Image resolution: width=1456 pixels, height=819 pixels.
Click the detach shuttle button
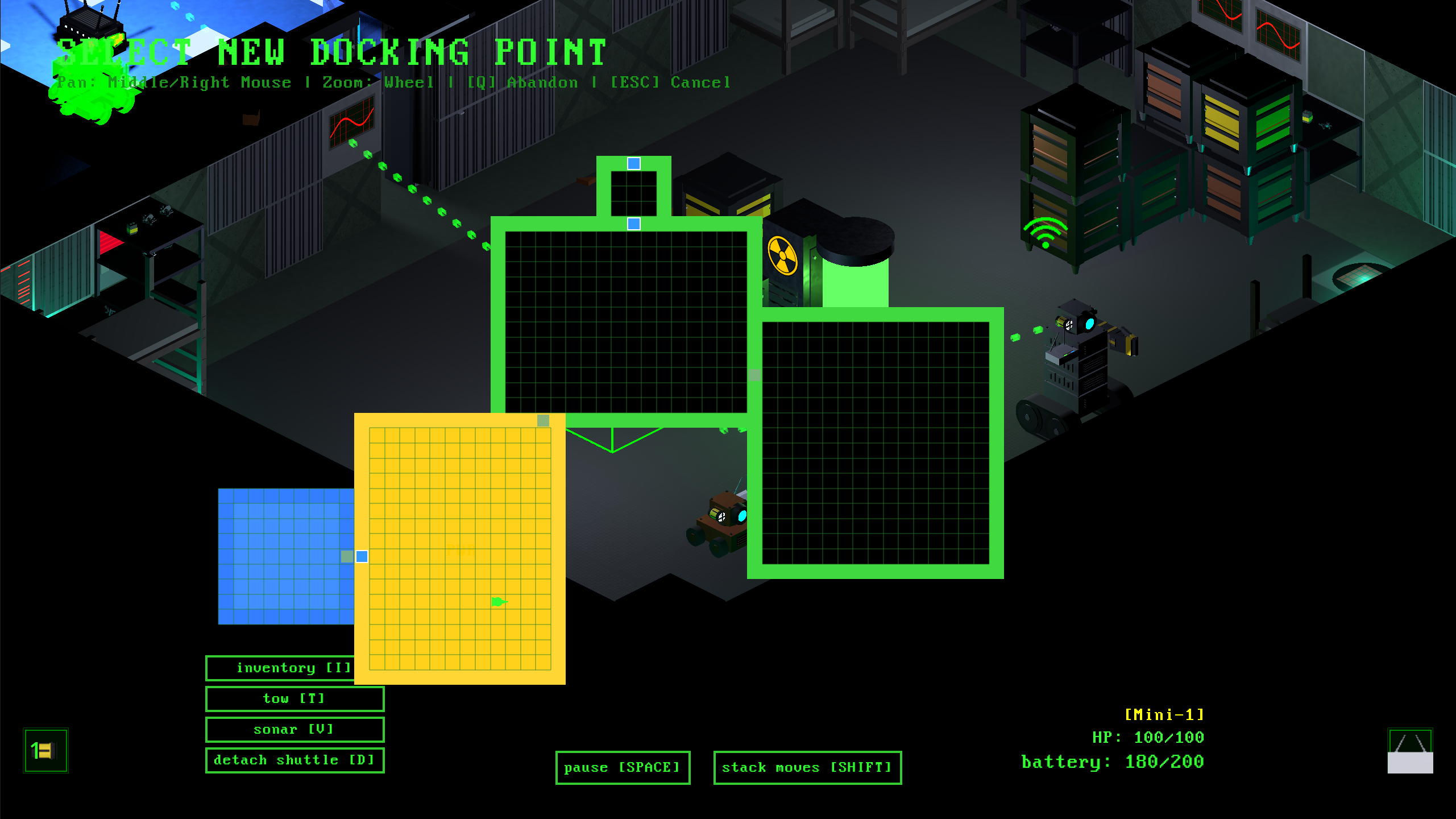[x=294, y=760]
